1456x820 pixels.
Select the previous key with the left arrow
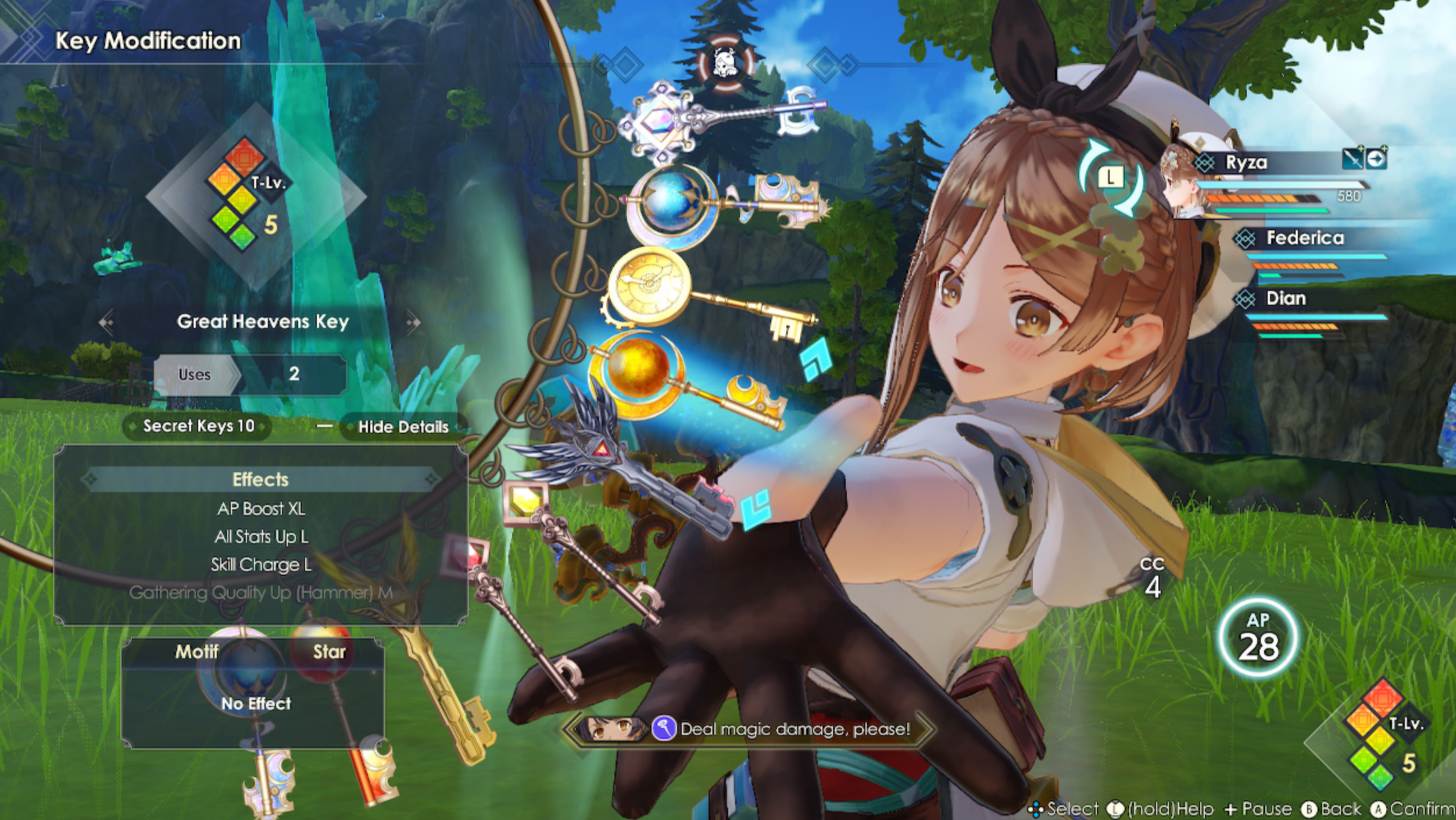[x=106, y=322]
